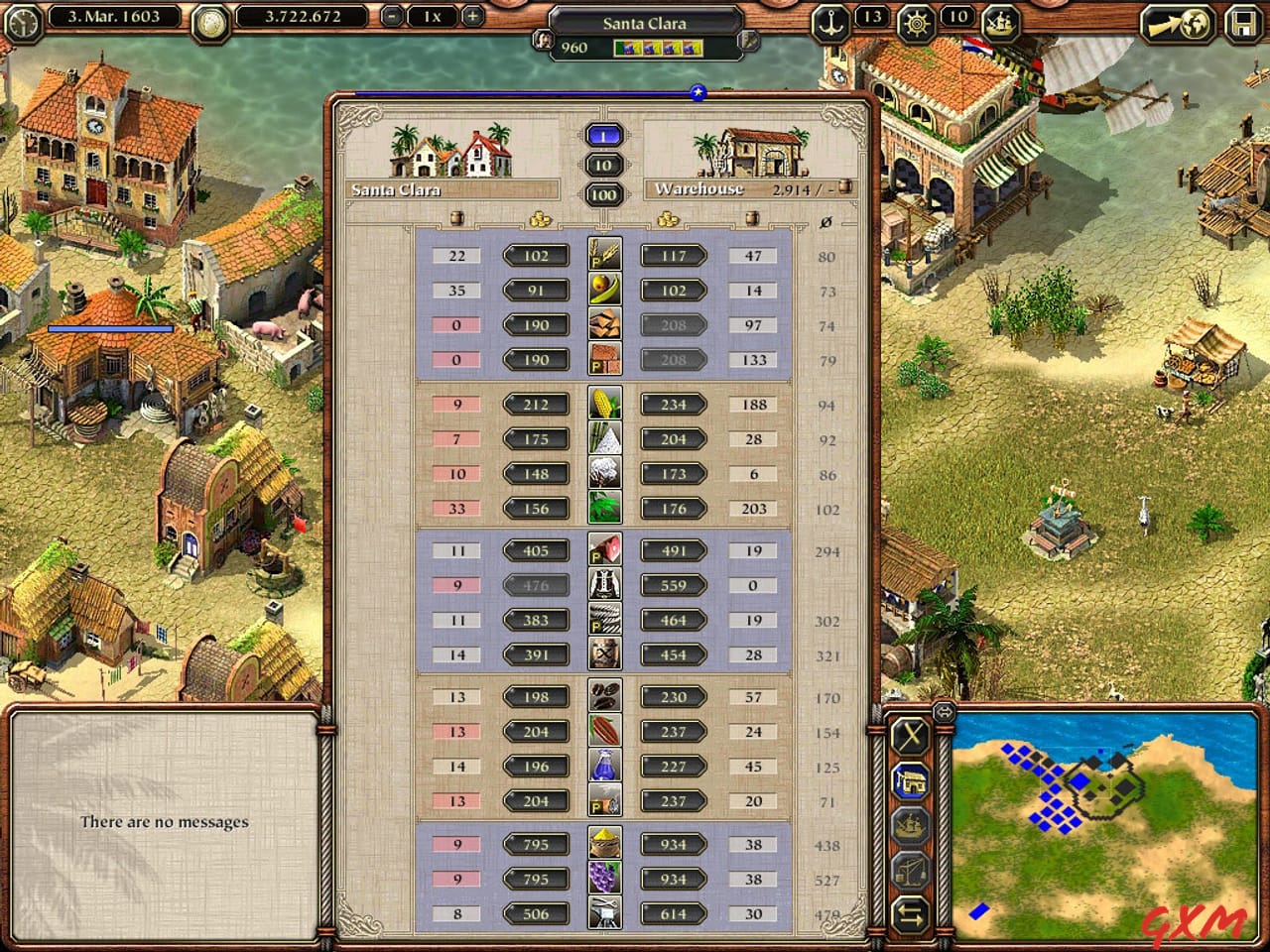This screenshot has height=952, width=1270.
Task: Click the corn trade icon
Action: [605, 404]
